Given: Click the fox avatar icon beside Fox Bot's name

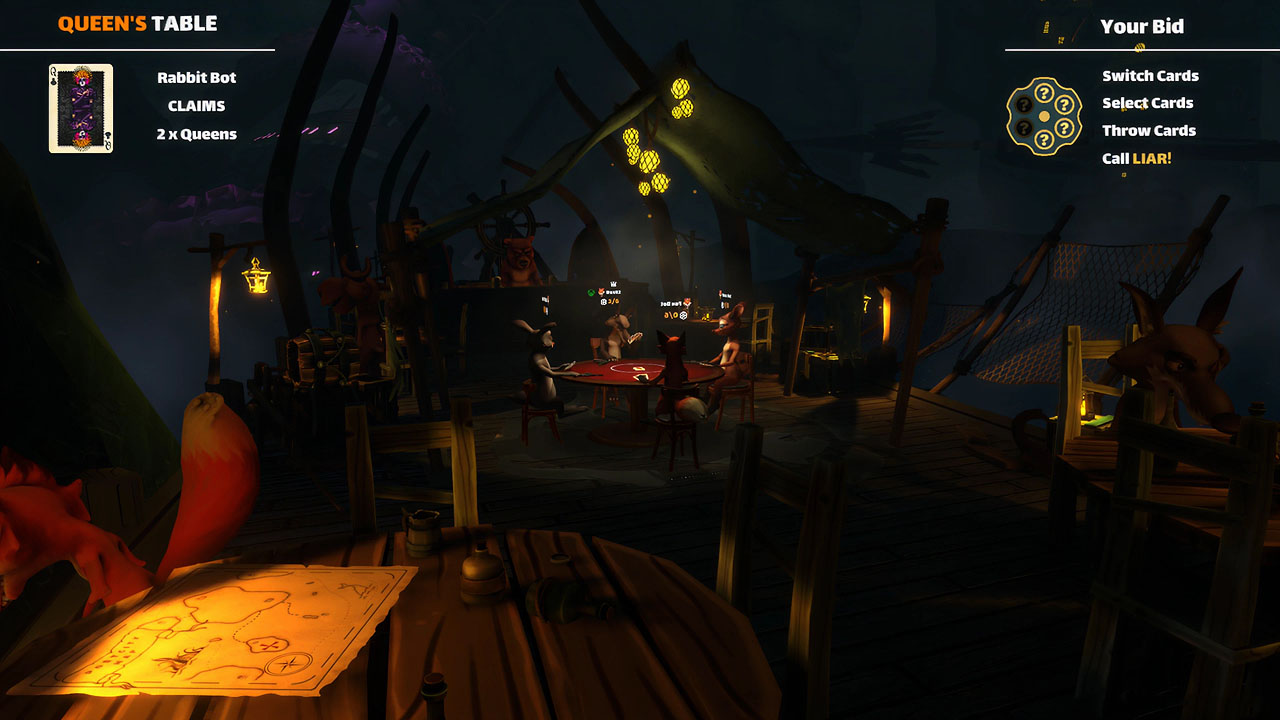Looking at the screenshot, I should 687,302.
